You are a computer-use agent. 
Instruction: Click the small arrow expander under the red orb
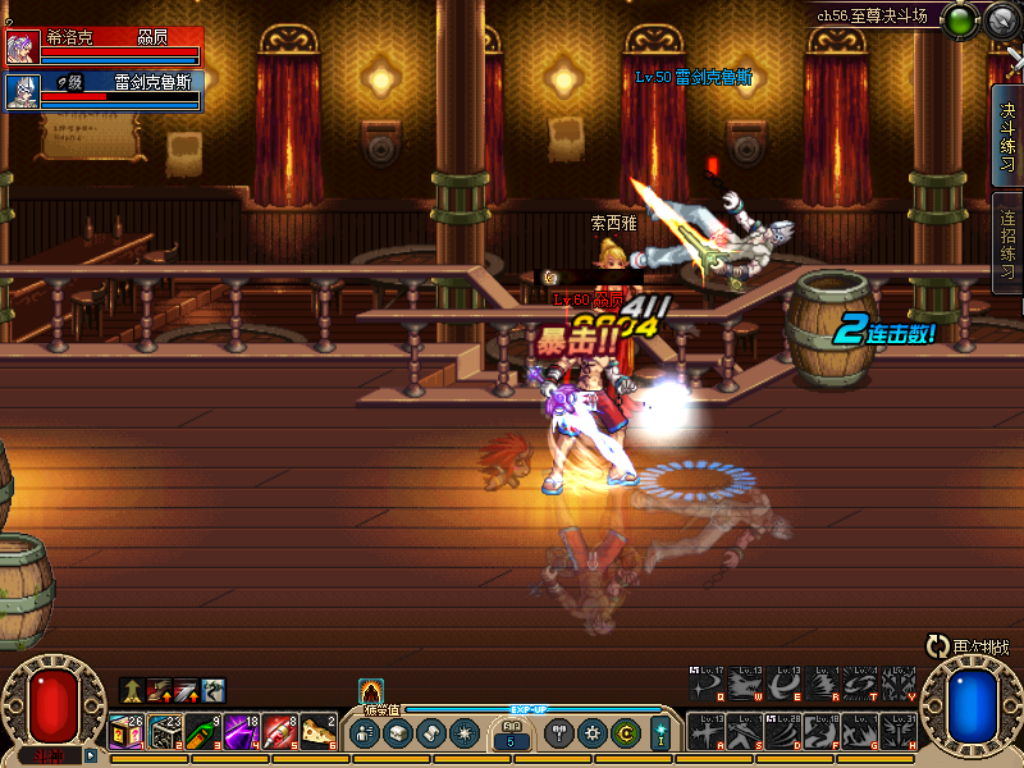tap(91, 756)
